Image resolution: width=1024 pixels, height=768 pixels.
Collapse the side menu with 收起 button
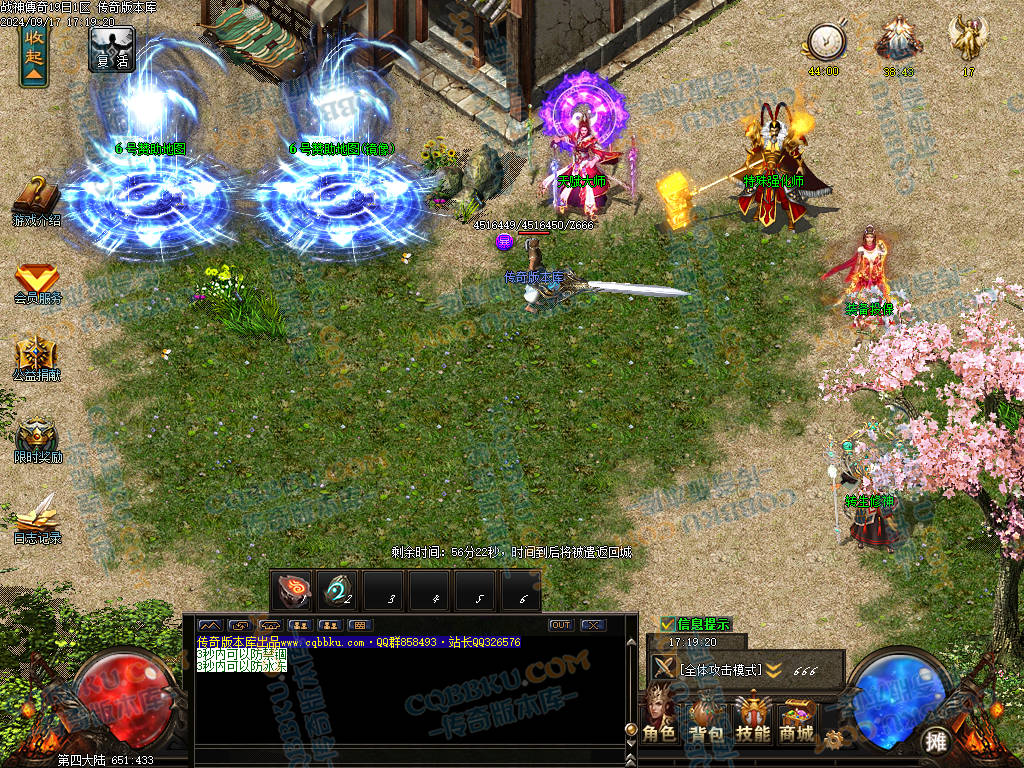(x=34, y=55)
